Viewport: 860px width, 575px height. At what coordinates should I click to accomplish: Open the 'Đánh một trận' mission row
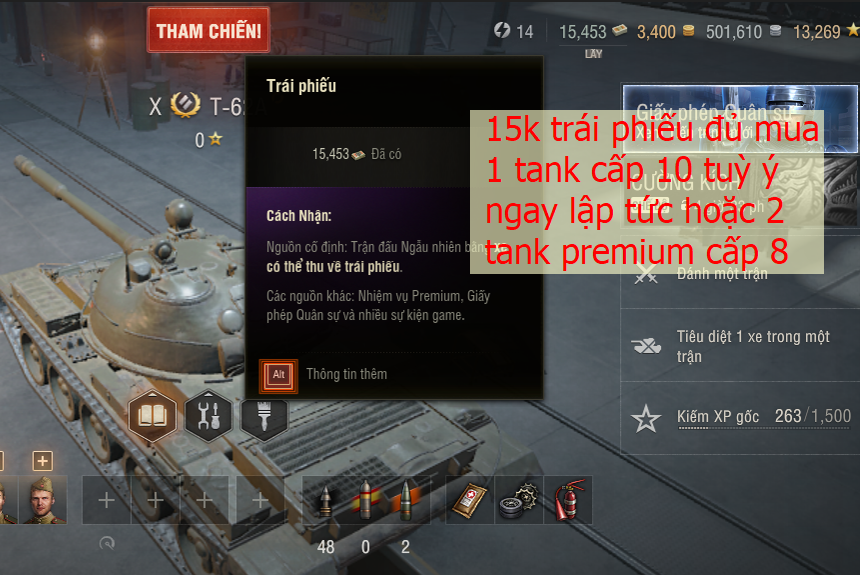point(740,273)
